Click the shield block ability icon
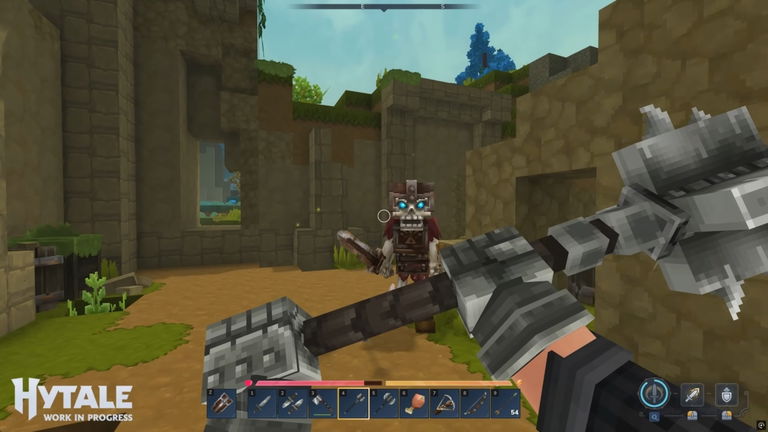Screen dimensions: 768x432 (726, 394)
